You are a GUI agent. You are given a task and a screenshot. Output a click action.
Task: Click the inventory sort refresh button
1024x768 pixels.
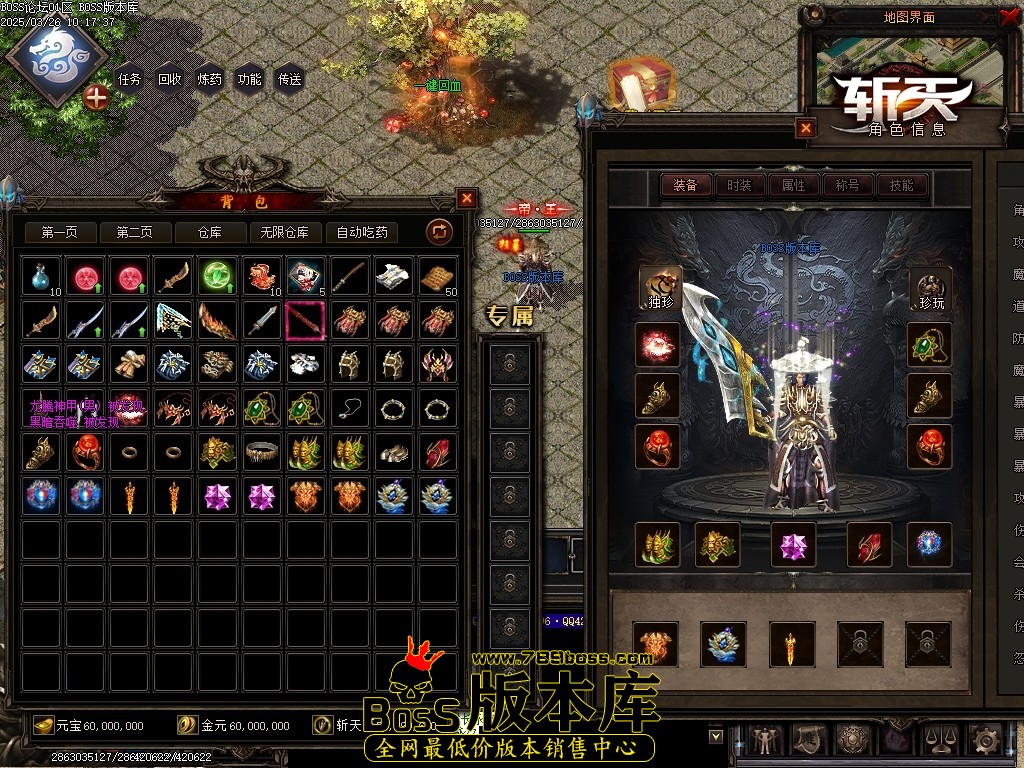(x=439, y=232)
